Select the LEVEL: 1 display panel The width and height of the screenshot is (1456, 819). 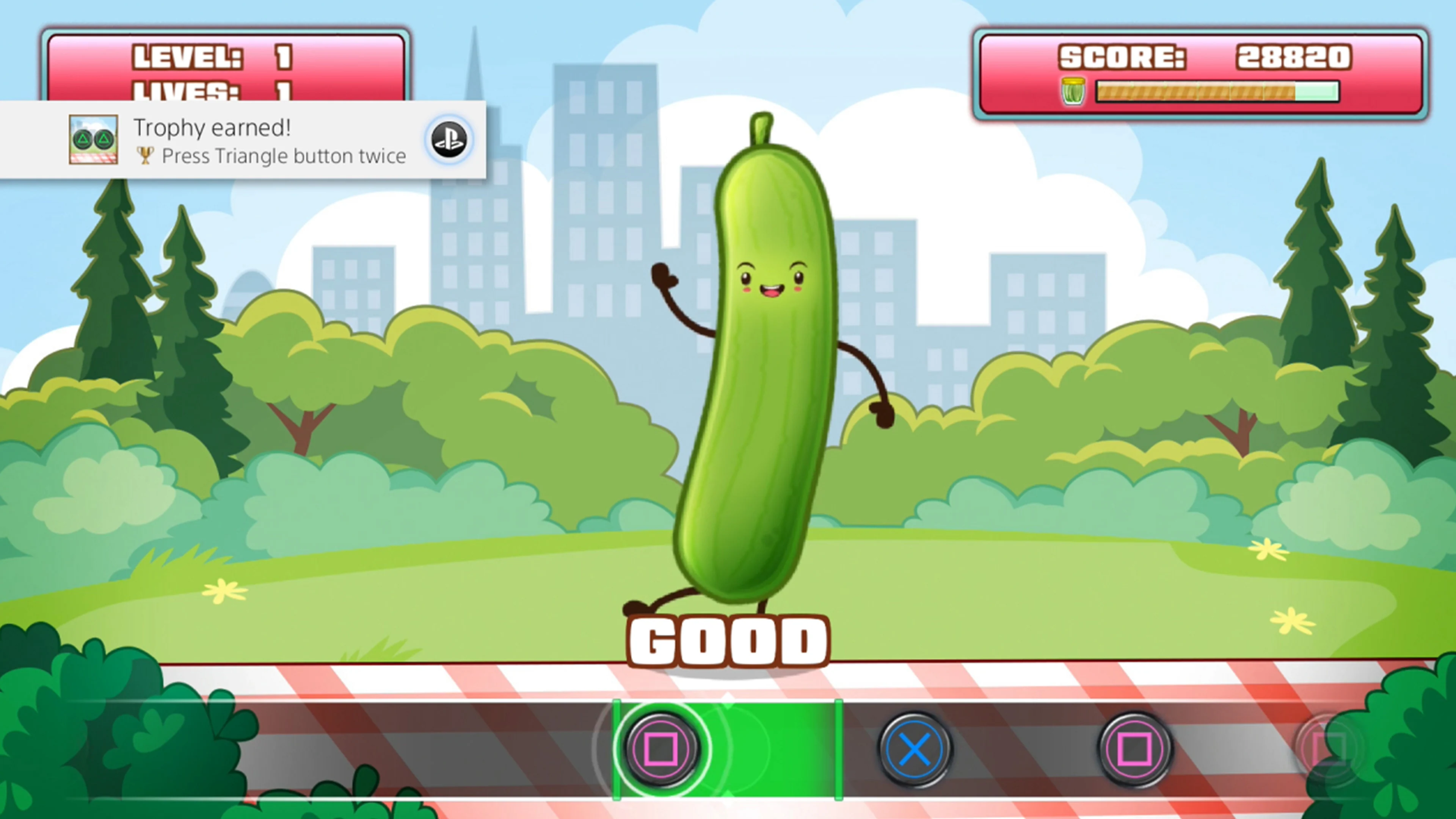(x=226, y=56)
